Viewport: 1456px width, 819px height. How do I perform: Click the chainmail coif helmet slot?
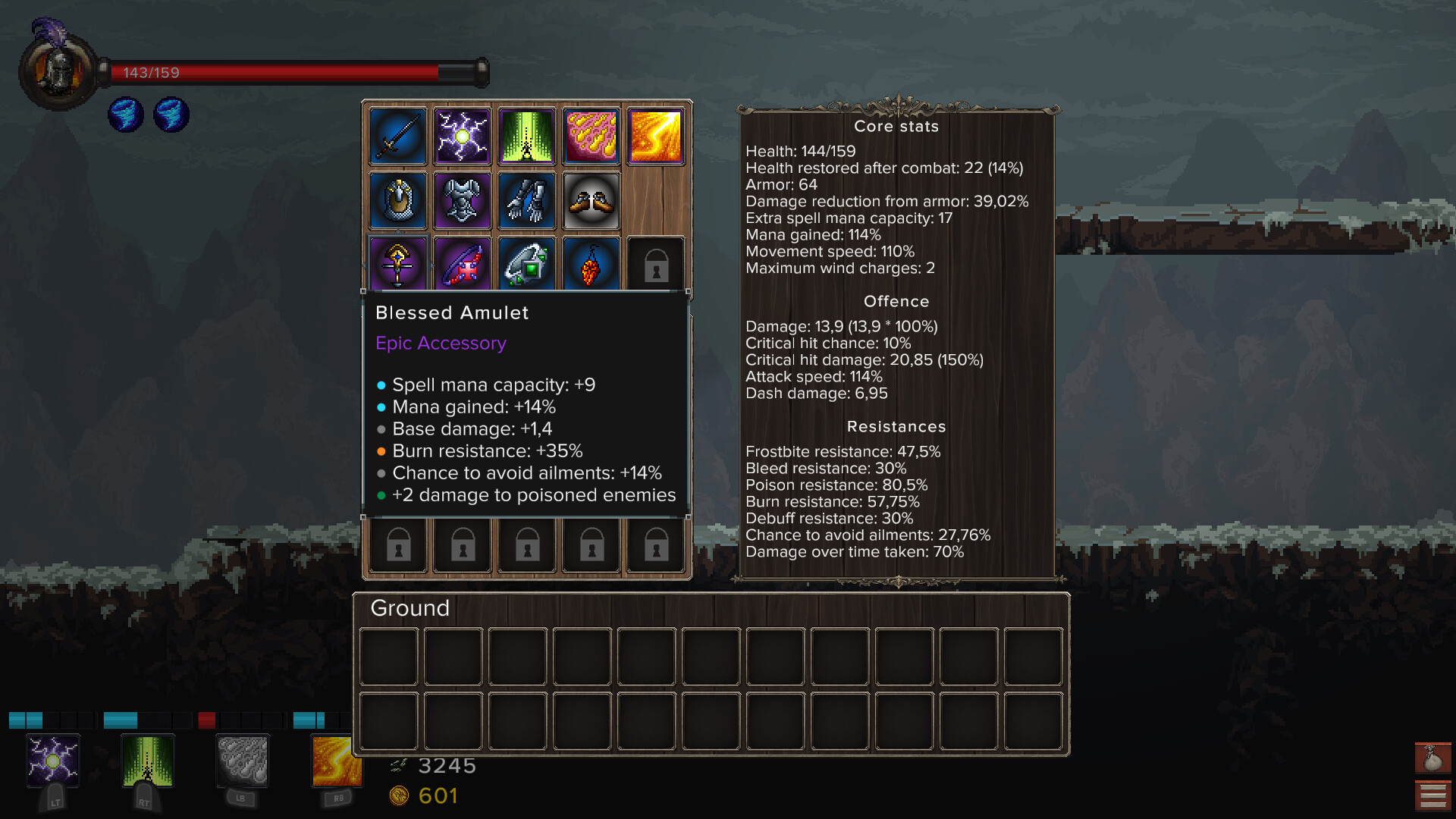[397, 201]
